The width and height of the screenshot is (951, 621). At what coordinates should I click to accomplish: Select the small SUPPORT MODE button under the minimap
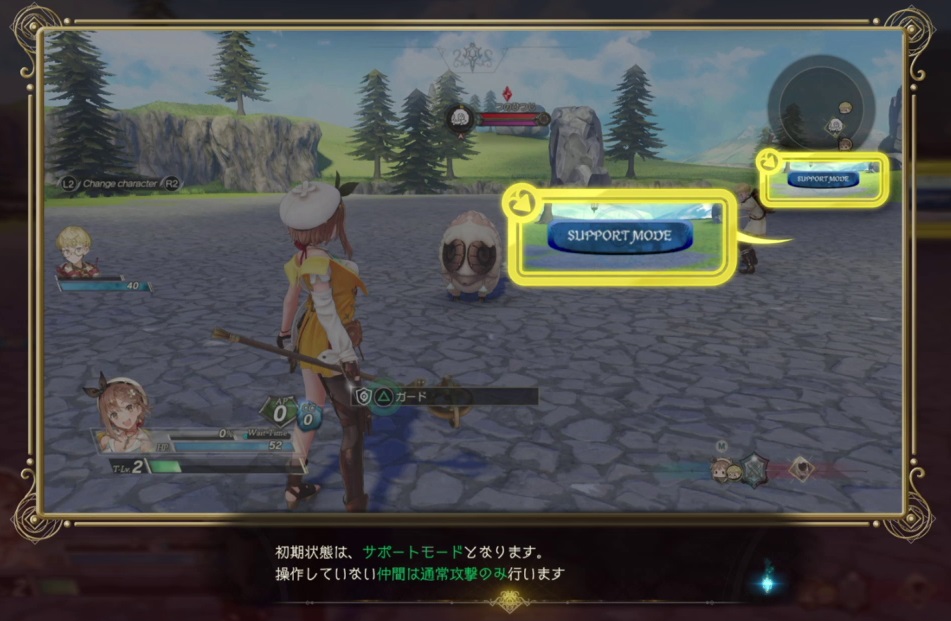click(823, 179)
